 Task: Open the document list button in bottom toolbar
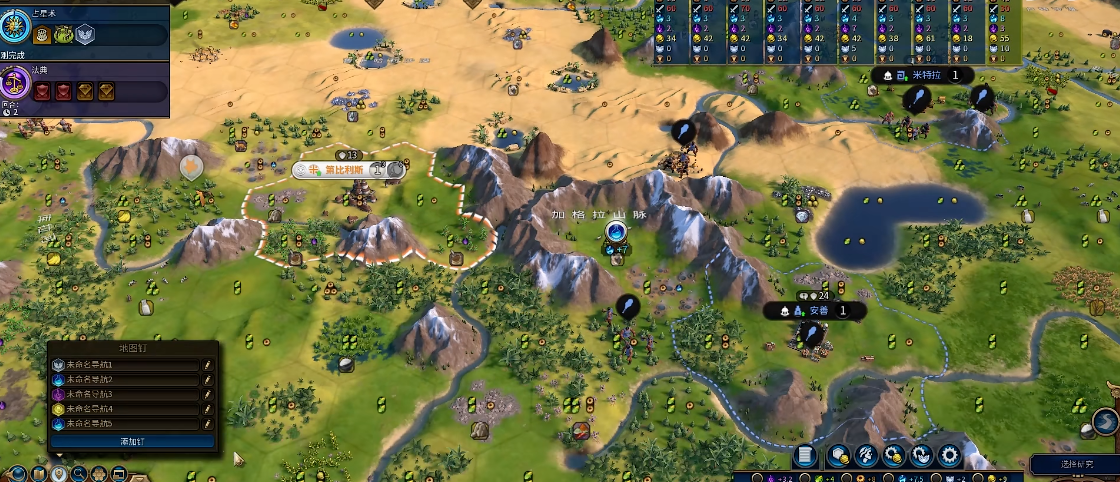(805, 456)
